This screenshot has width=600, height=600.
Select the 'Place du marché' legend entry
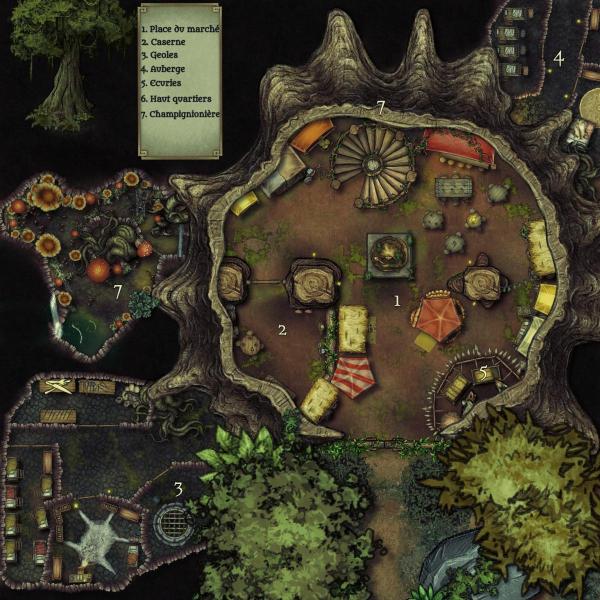(180, 30)
